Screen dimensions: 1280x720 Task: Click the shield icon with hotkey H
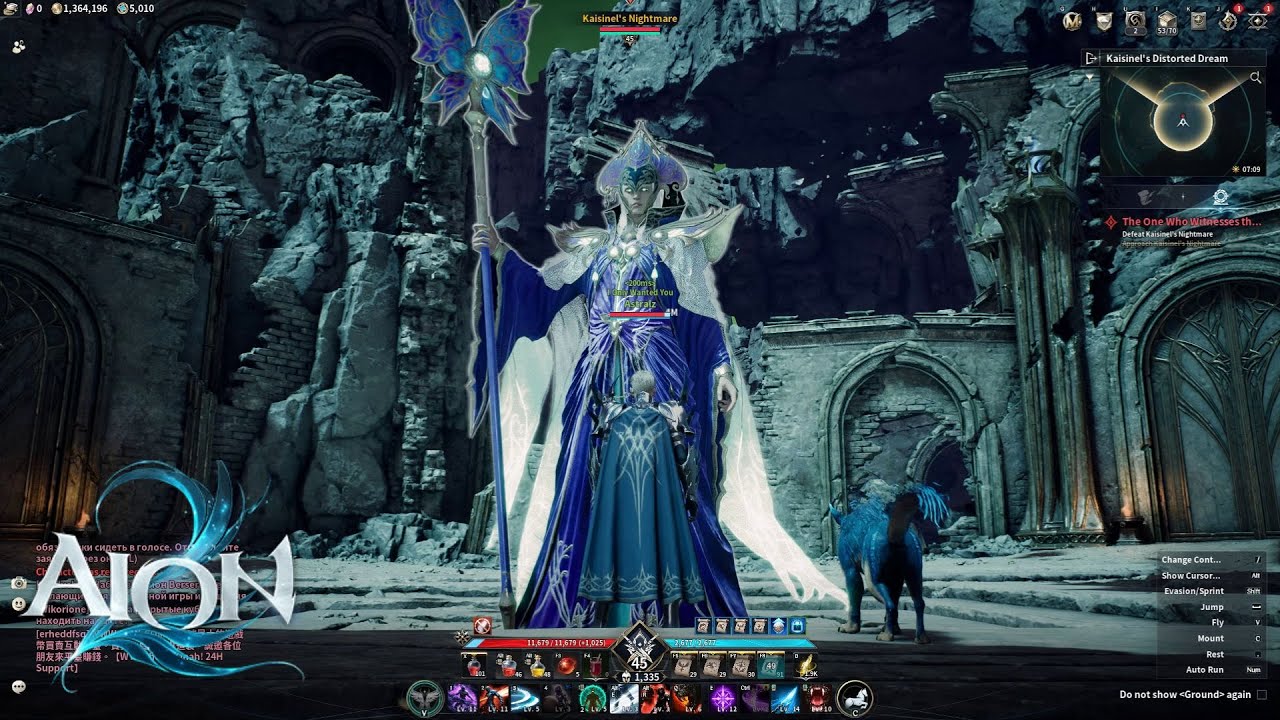coord(1104,20)
